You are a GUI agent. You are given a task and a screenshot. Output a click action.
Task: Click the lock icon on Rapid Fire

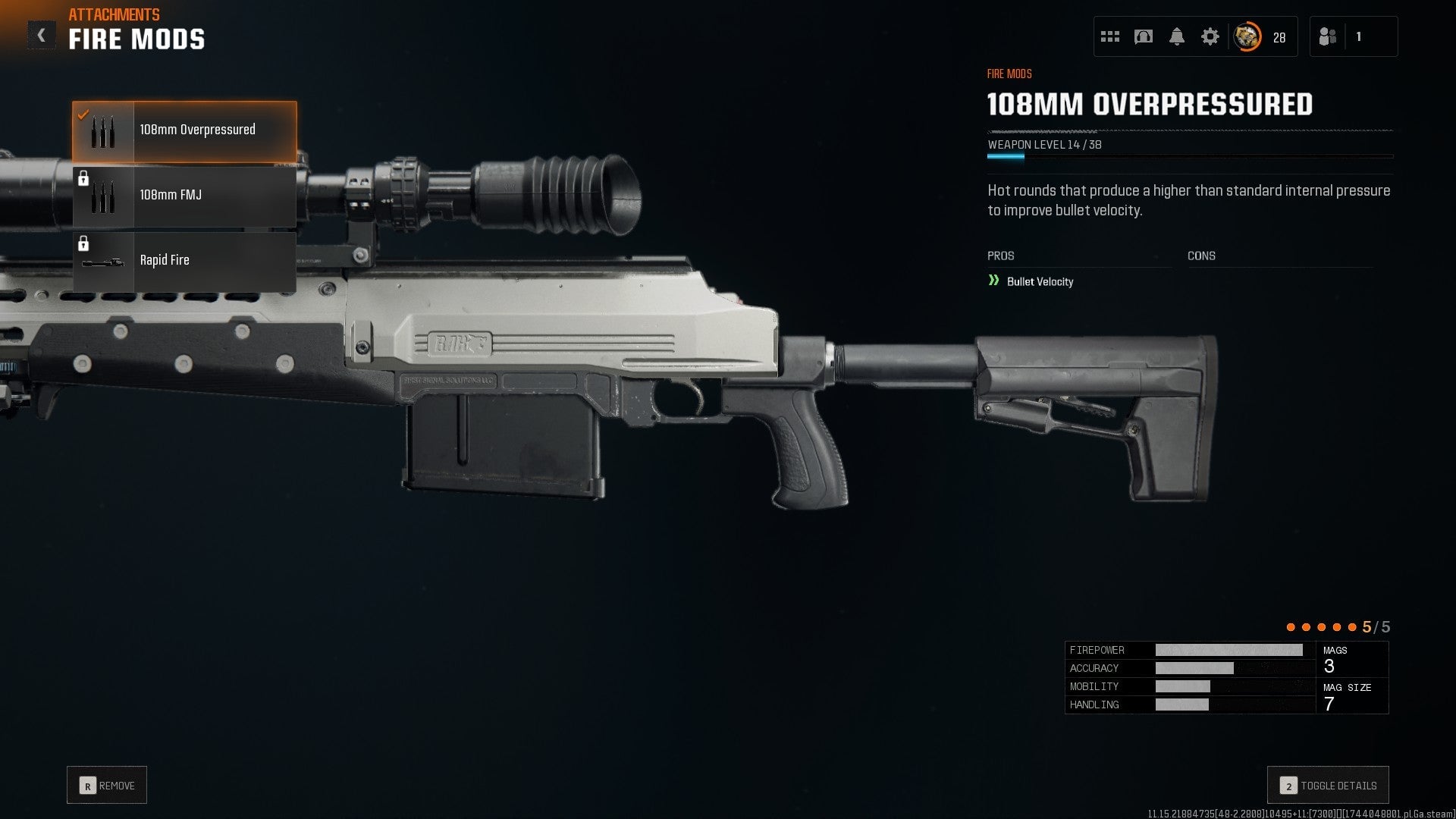[84, 243]
